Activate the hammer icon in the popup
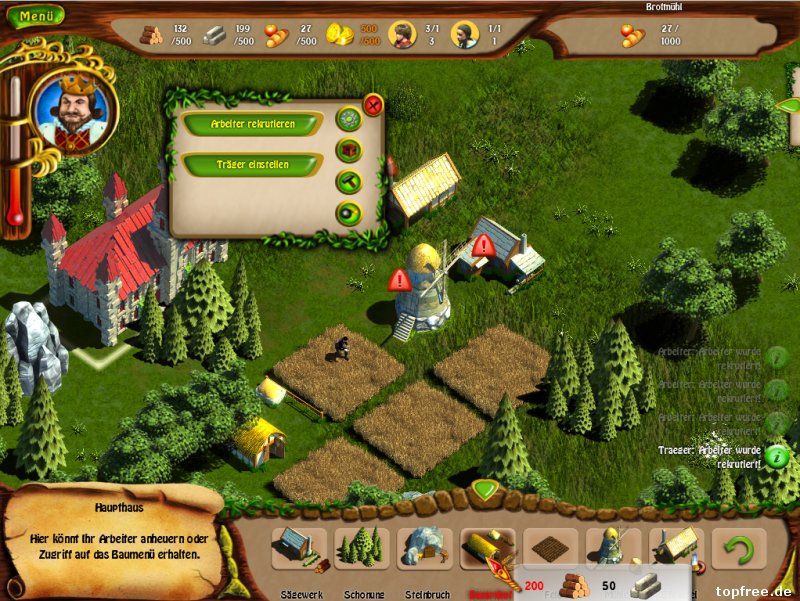800x601 pixels. tap(348, 181)
